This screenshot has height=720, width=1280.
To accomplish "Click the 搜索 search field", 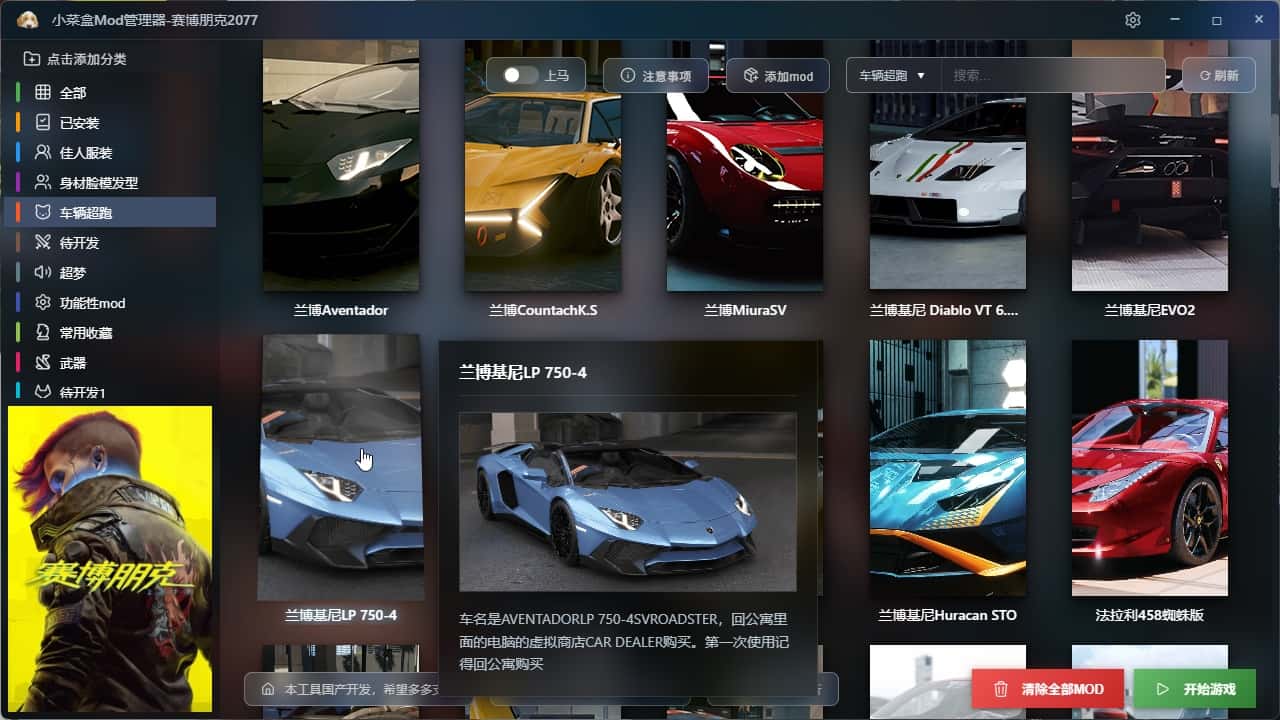I will click(x=1055, y=75).
